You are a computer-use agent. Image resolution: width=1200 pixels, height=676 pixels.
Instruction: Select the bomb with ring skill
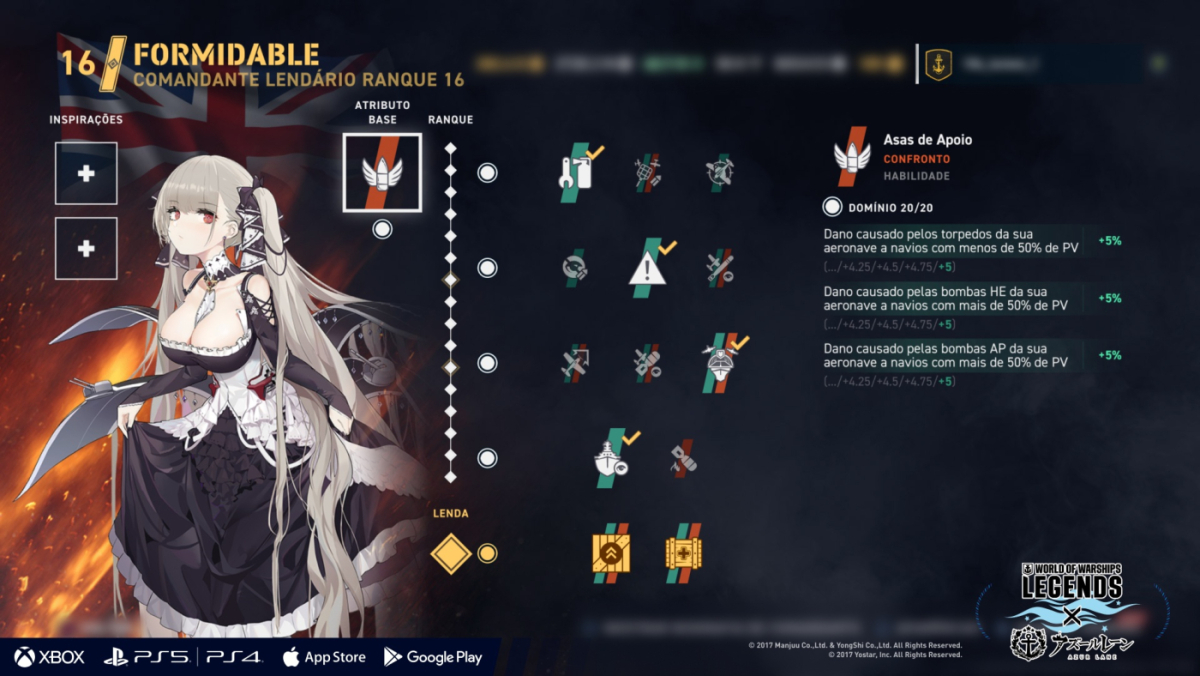(648, 363)
